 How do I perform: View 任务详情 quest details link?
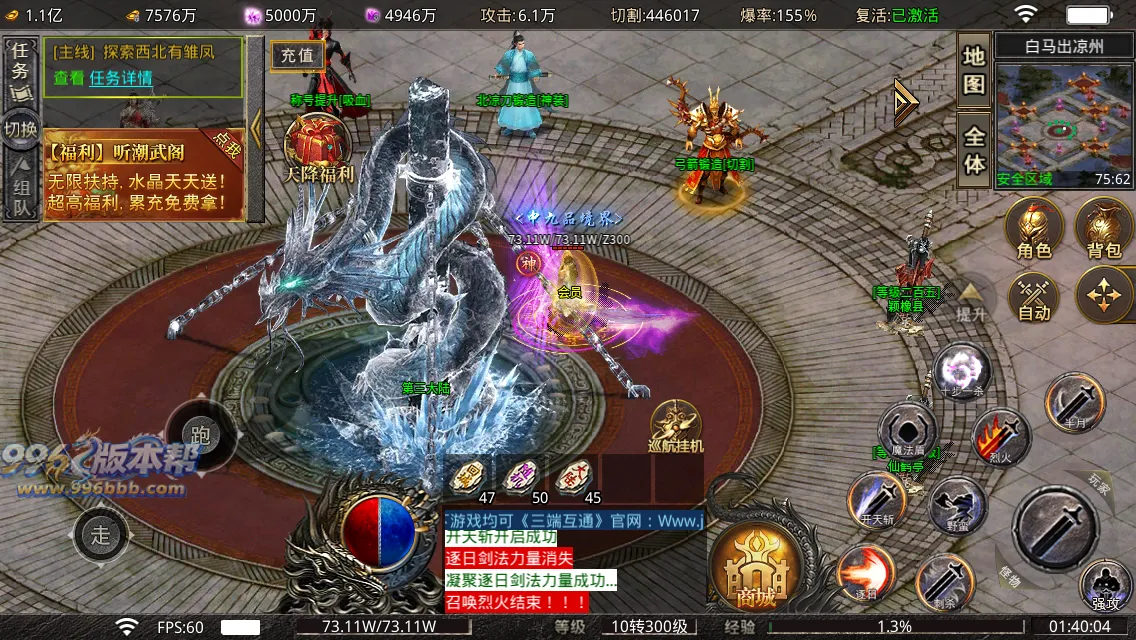point(120,78)
